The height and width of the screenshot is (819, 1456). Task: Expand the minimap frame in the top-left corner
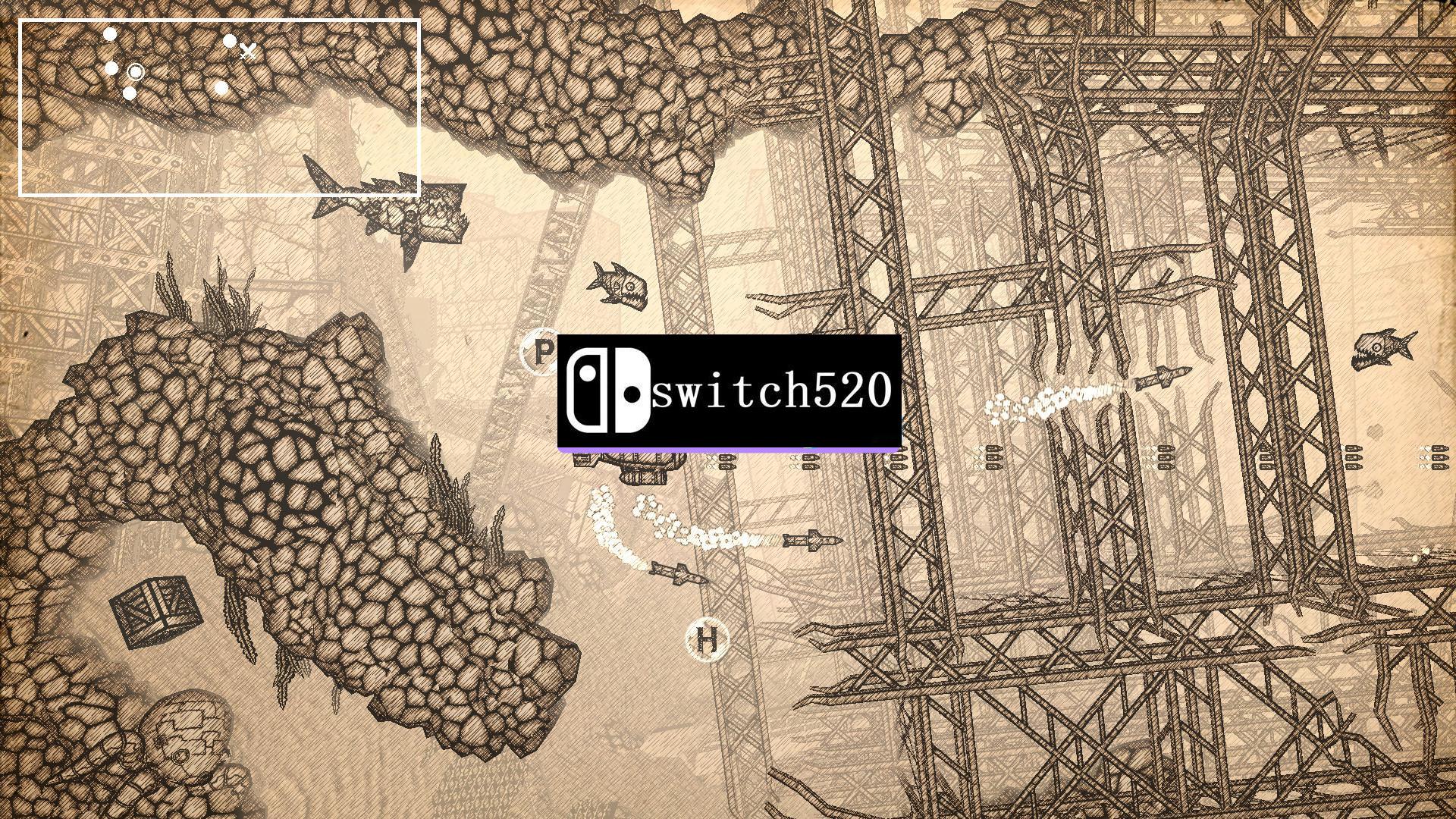coord(220,106)
